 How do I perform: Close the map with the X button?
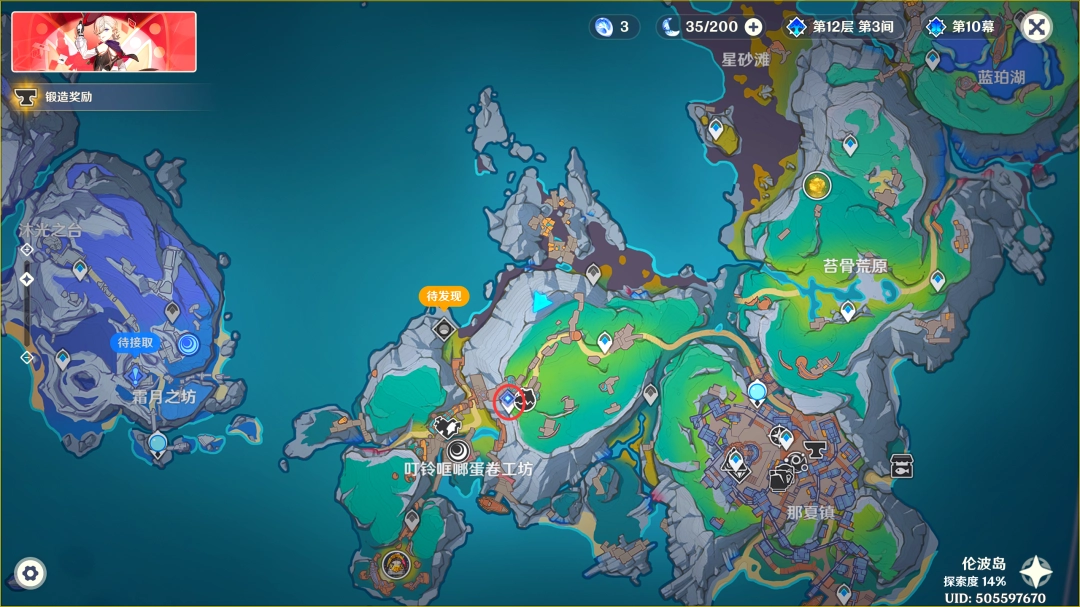pyautogui.click(x=1038, y=27)
